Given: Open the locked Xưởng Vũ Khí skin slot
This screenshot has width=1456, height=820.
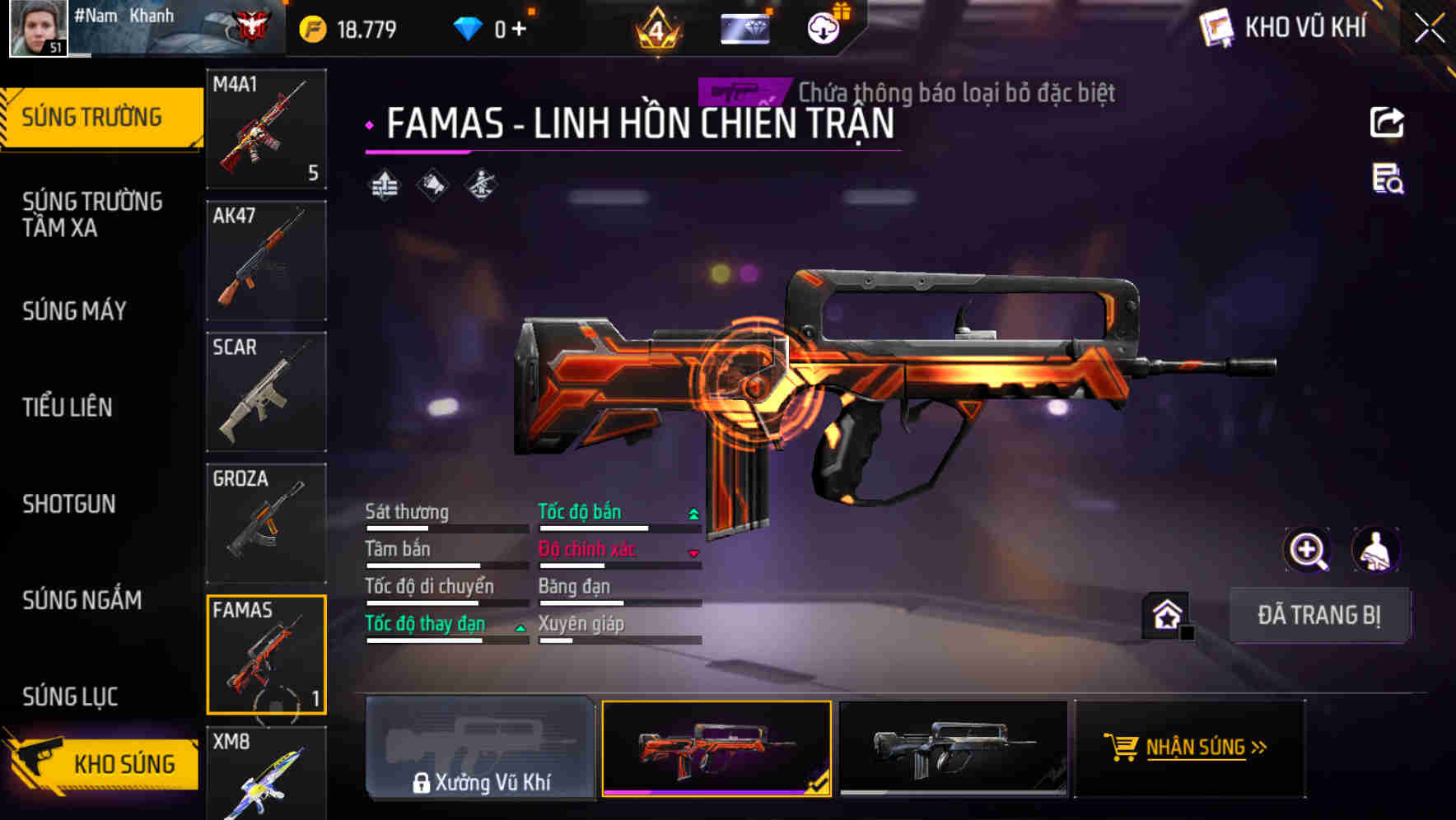Looking at the screenshot, I should point(480,748).
